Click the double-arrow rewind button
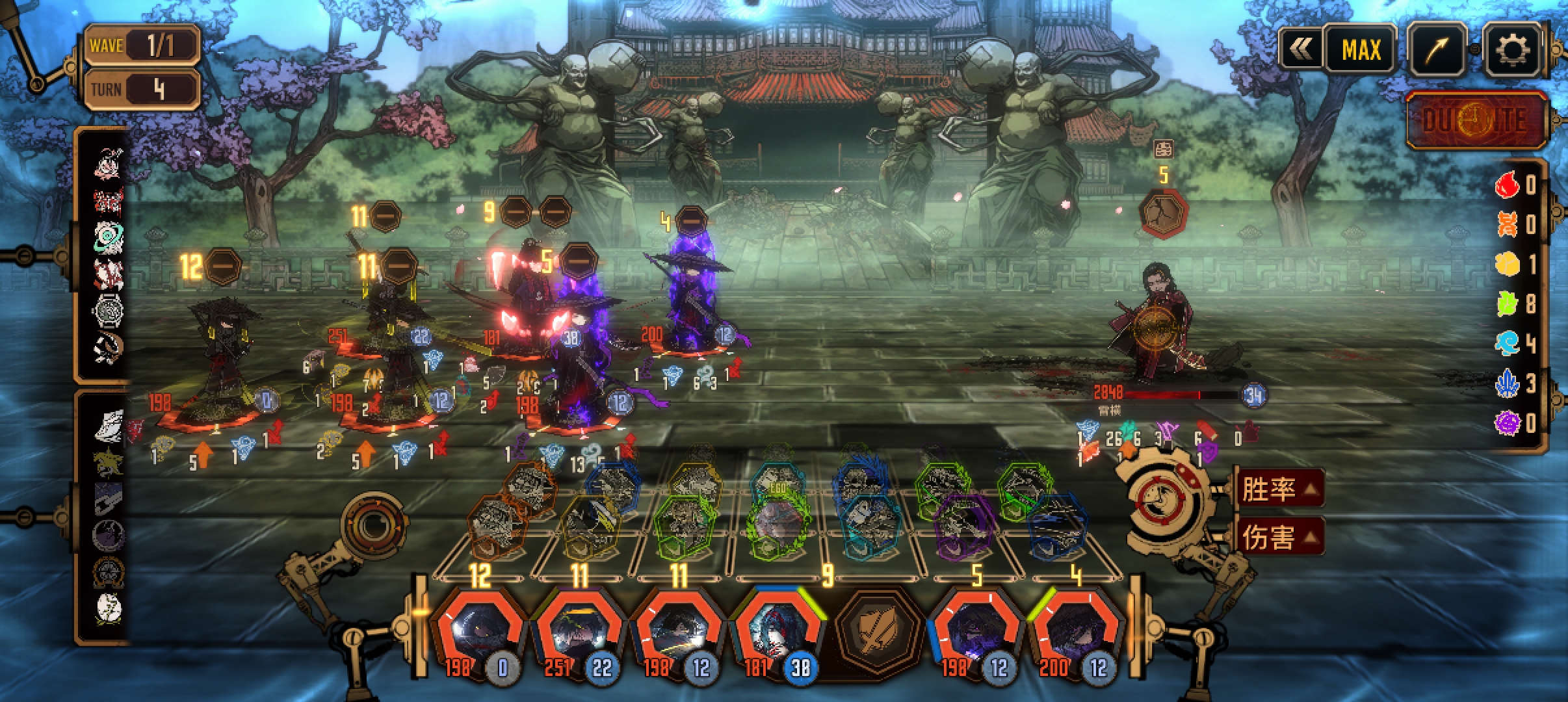 (1301, 49)
